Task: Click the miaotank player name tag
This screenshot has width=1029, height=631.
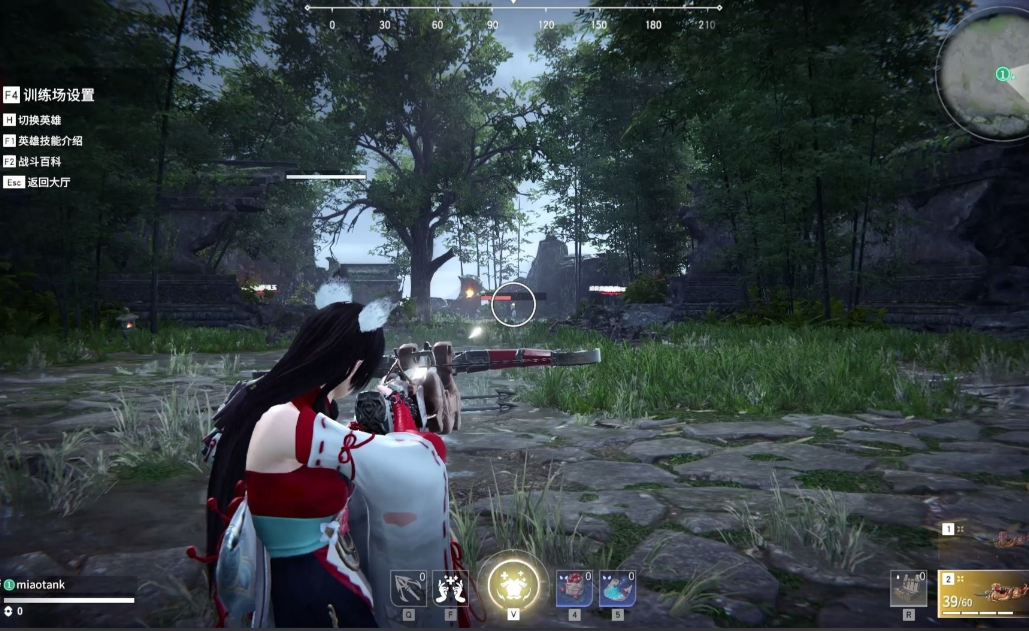Action: 40,585
